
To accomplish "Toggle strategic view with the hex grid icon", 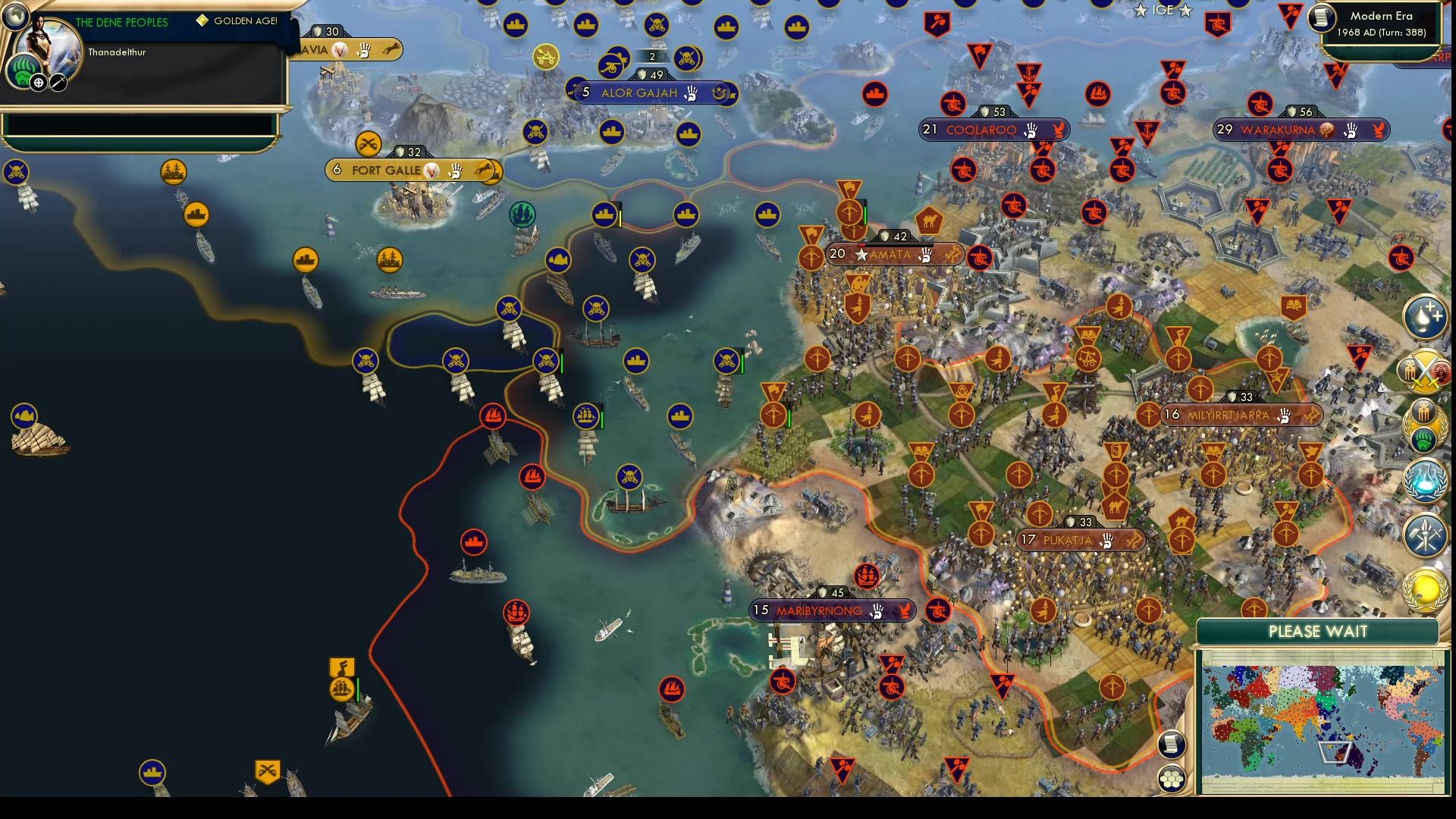I will pos(1172,779).
